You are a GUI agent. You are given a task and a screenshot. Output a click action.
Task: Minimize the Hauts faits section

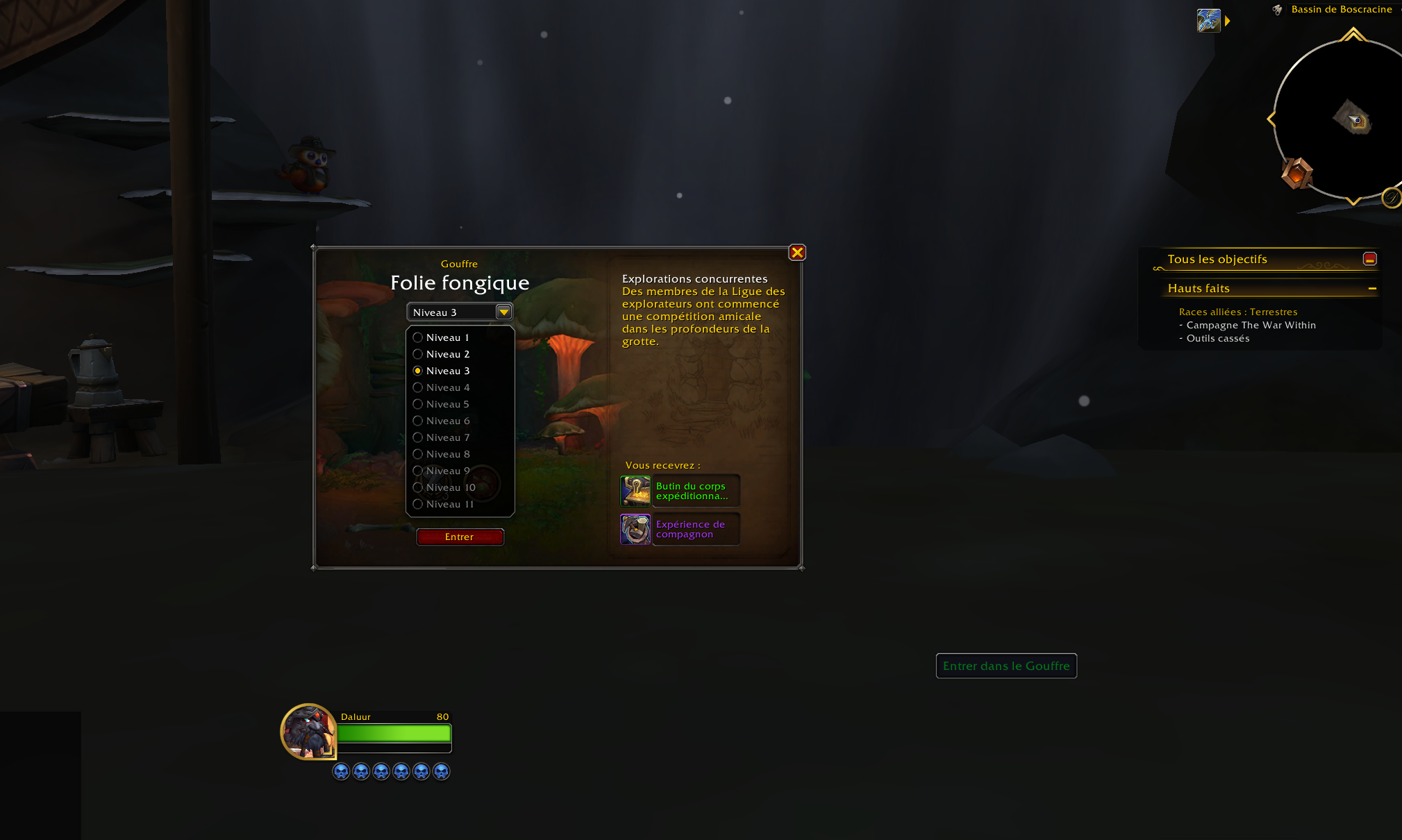[x=1372, y=288]
